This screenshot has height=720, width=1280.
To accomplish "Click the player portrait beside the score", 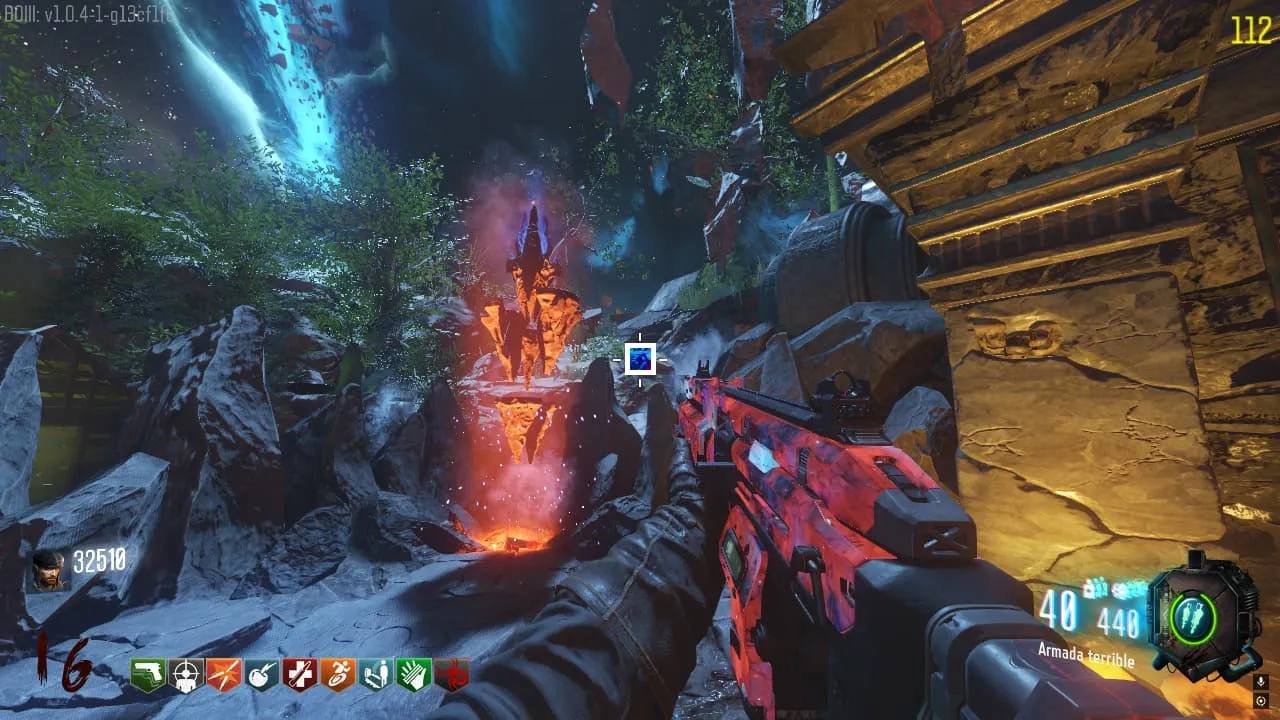I will coord(48,571).
